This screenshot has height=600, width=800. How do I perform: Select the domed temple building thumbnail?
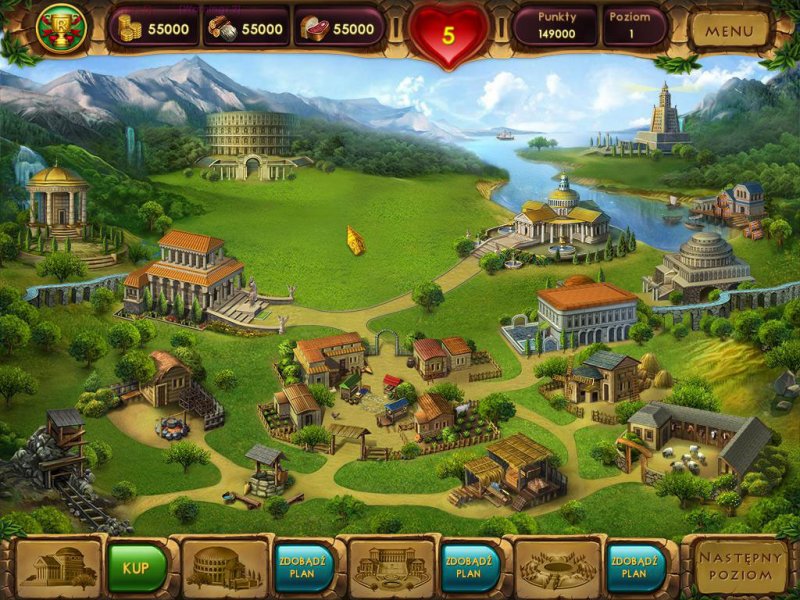click(58, 567)
